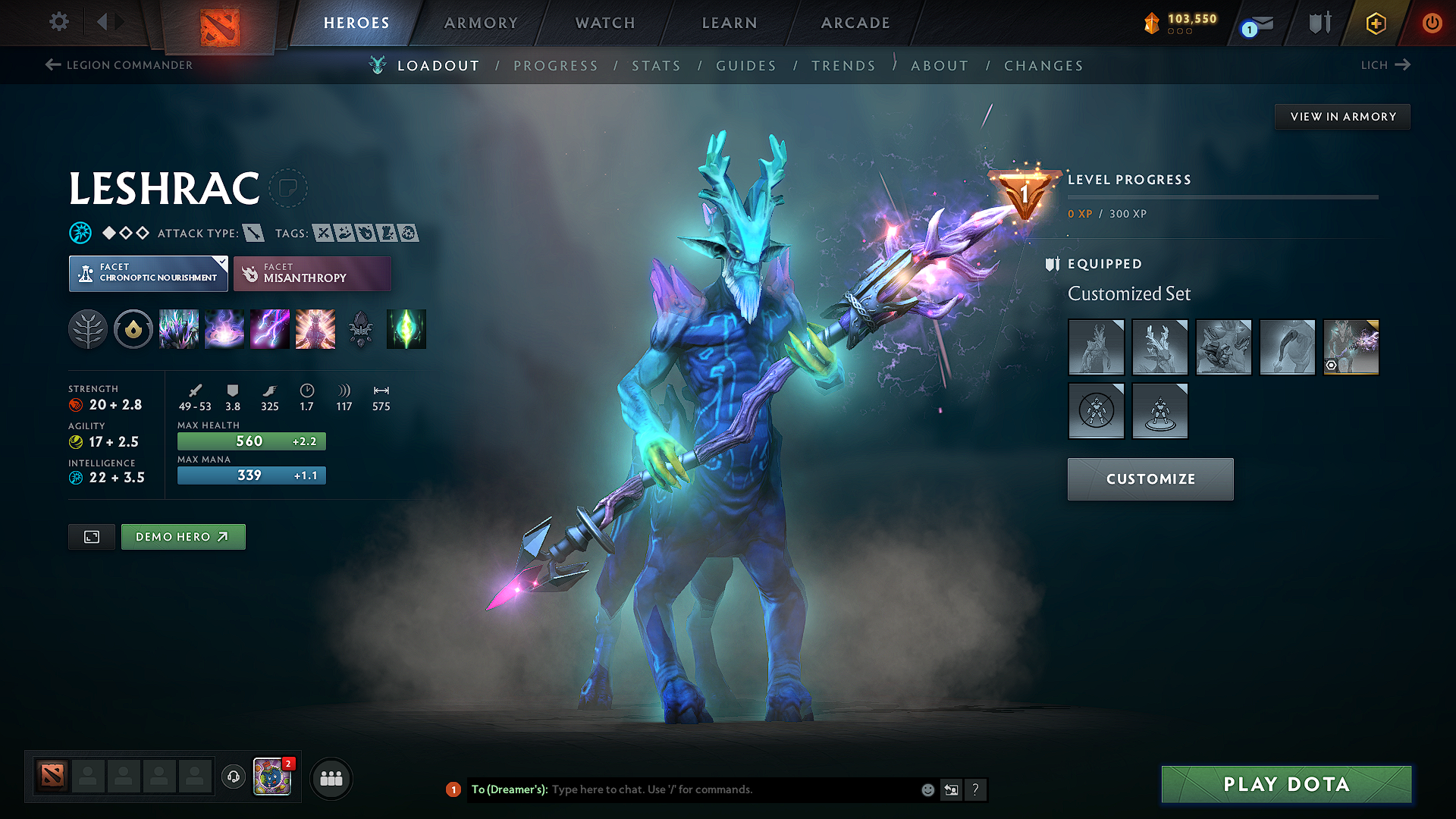View the Lightning Storm ability icon

(x=270, y=329)
